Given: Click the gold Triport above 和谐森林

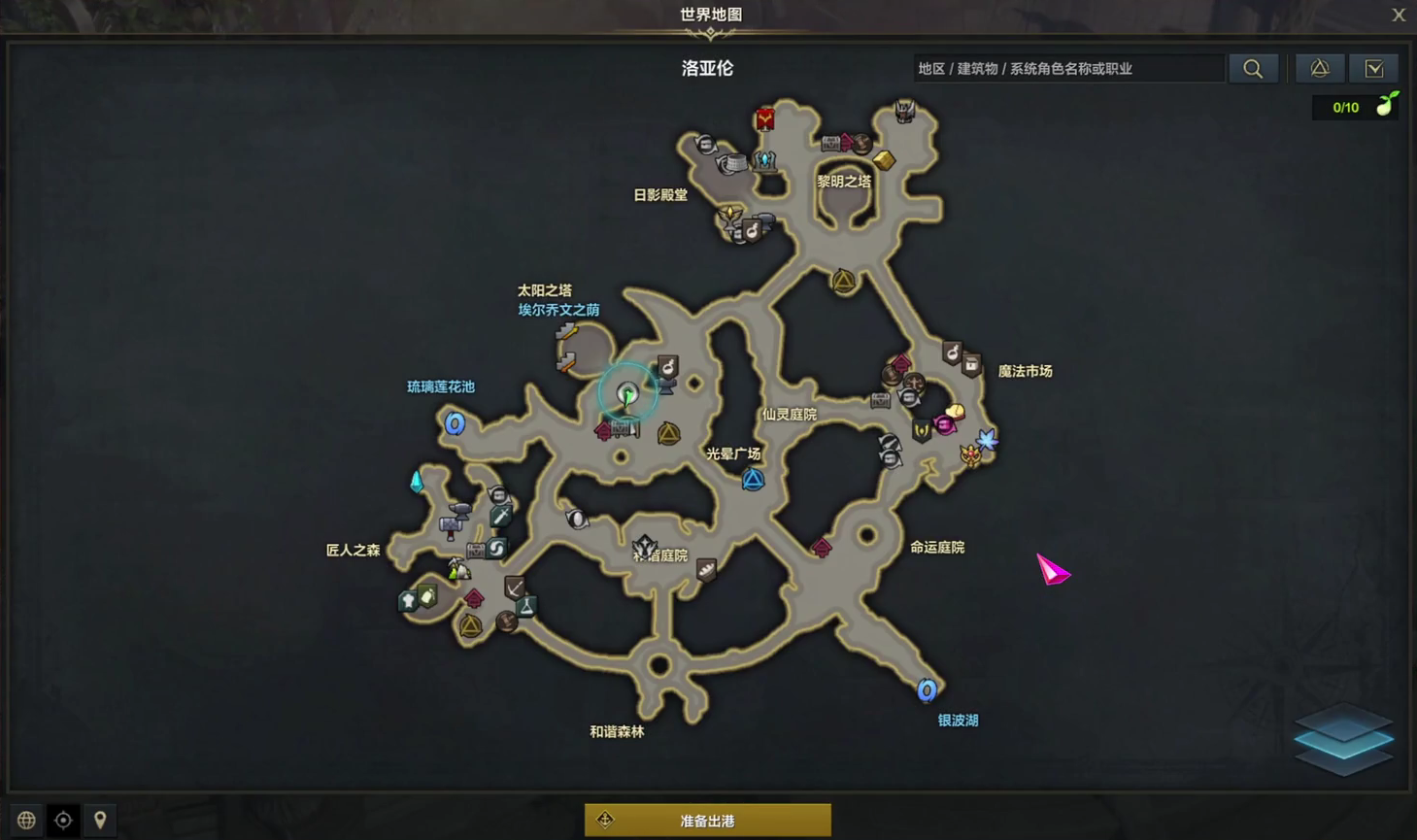Looking at the screenshot, I should (x=471, y=626).
